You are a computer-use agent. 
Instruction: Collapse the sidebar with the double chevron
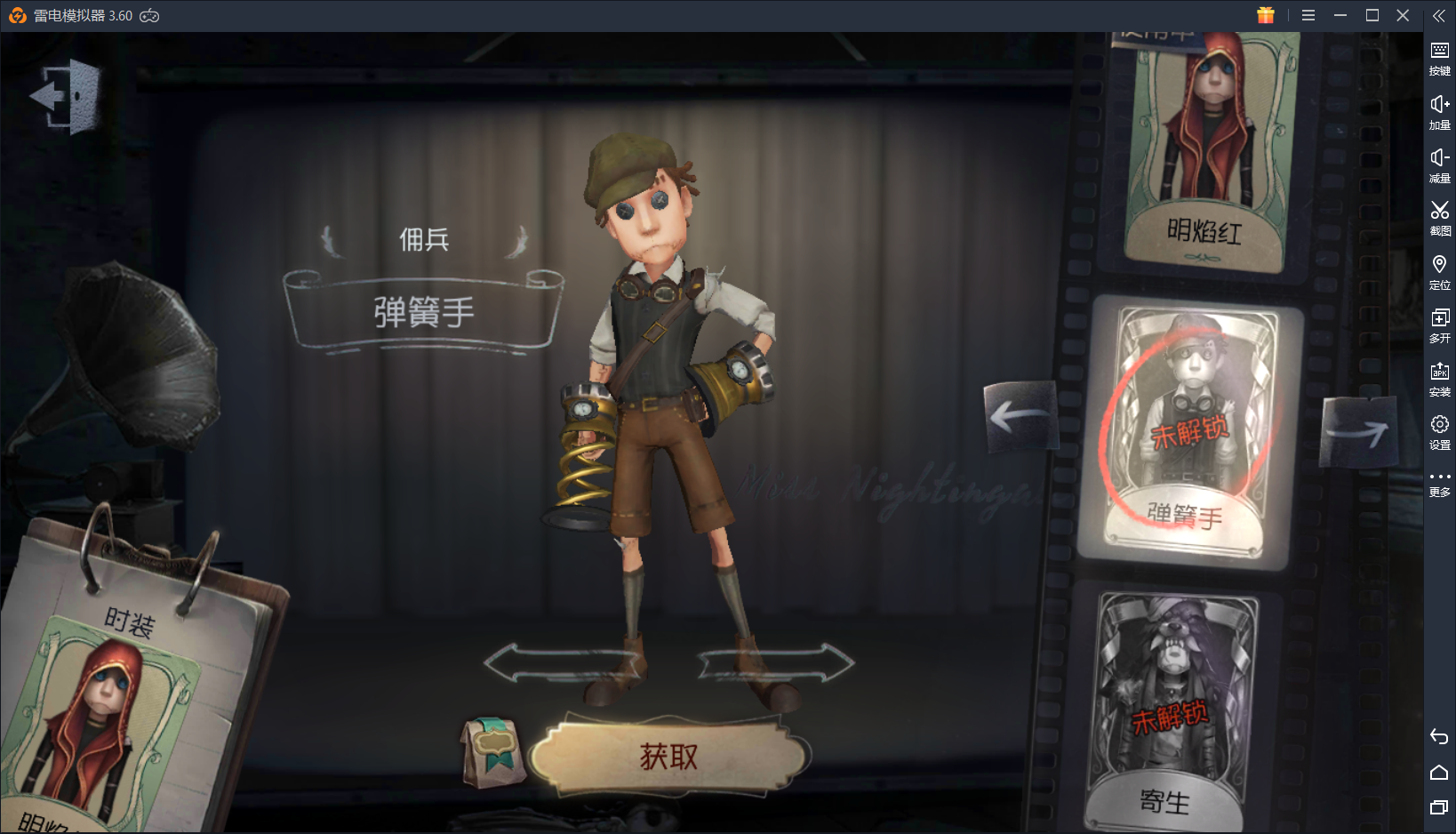[x=1439, y=15]
